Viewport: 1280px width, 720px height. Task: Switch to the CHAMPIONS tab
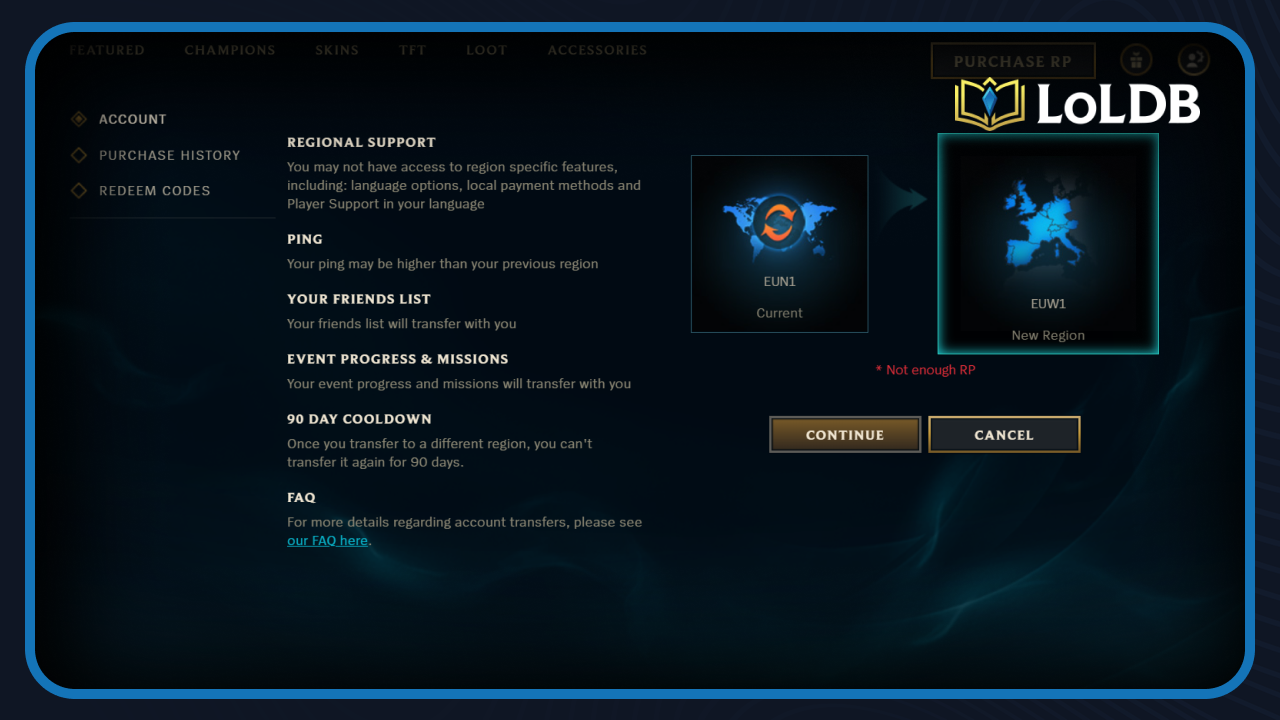coord(230,50)
